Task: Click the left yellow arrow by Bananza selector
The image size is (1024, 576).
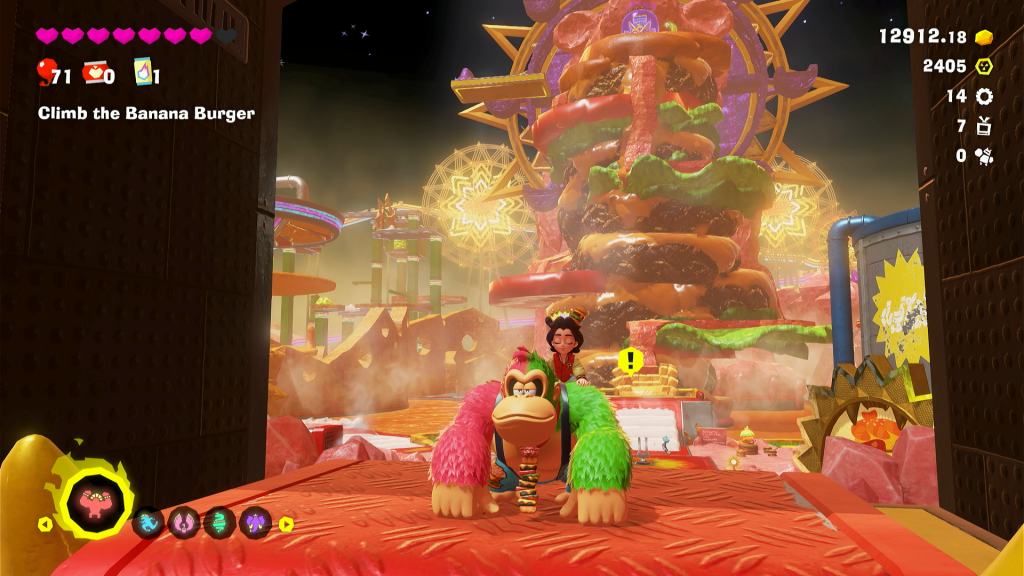Action: pos(44,523)
